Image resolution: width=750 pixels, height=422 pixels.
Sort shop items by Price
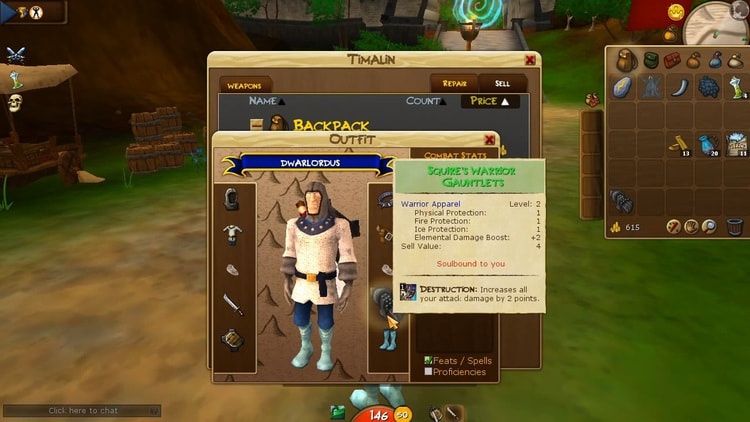pos(490,101)
